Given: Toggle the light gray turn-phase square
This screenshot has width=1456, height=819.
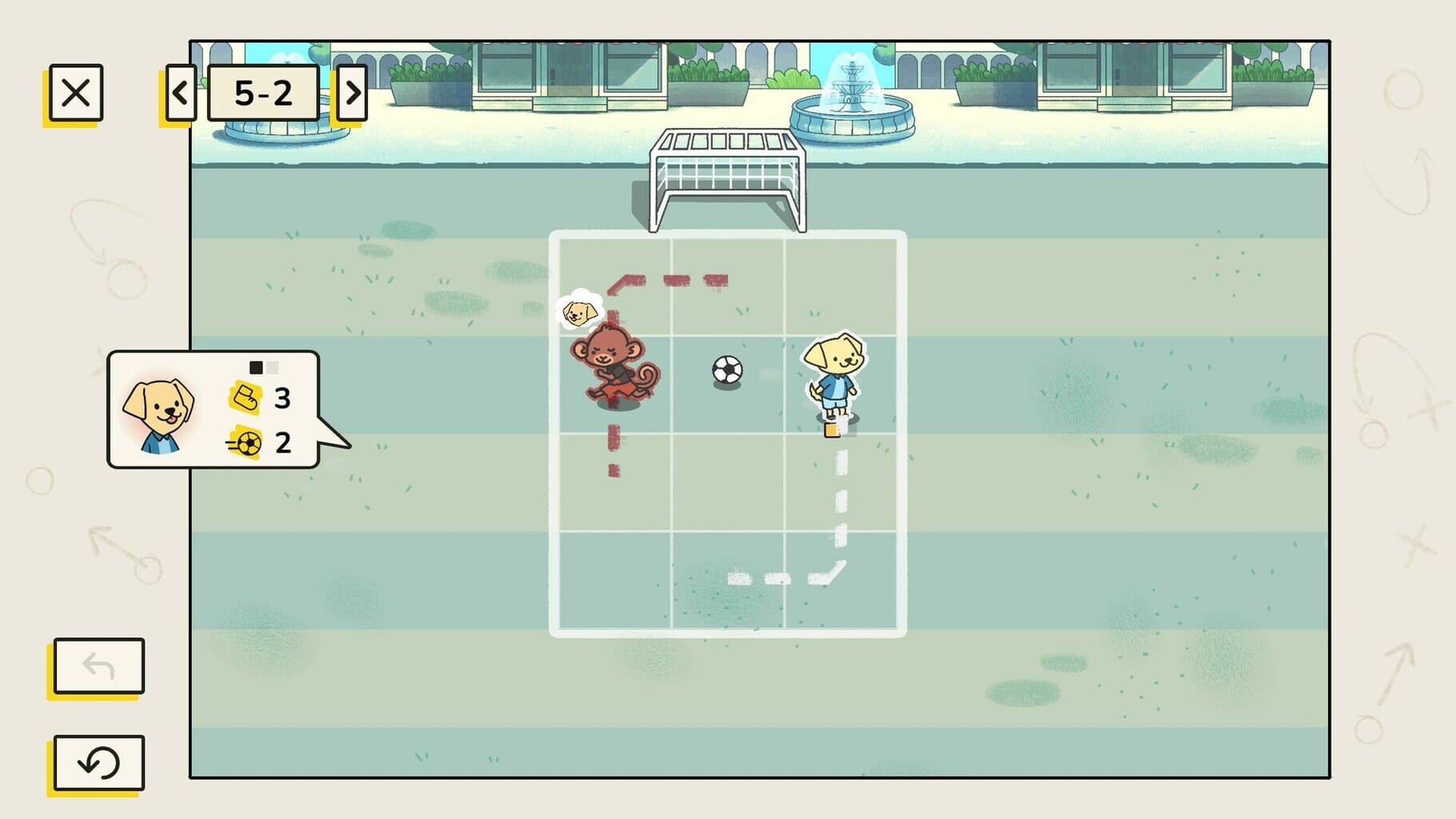Looking at the screenshot, I should (x=273, y=366).
